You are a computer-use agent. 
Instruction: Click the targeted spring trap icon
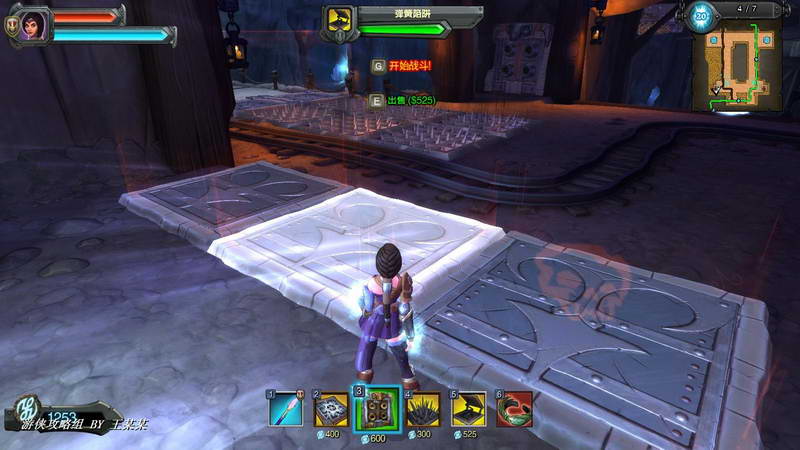click(x=339, y=22)
